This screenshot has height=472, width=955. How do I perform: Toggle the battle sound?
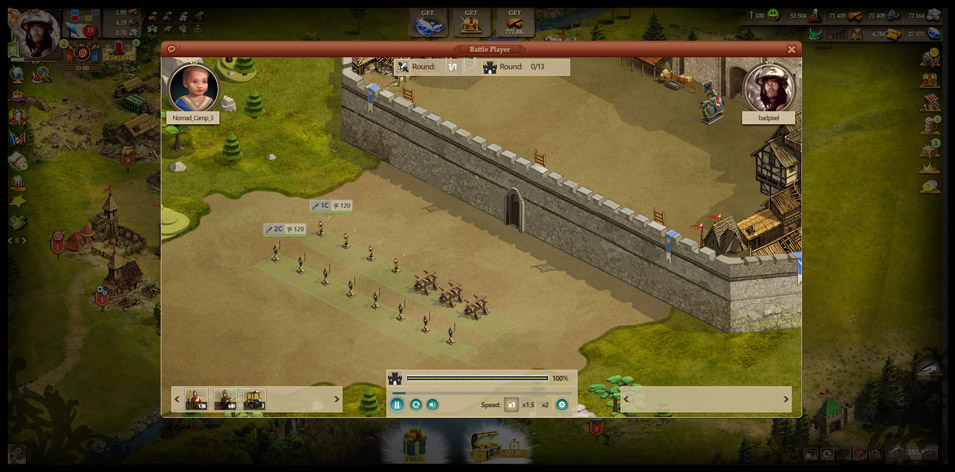(x=432, y=405)
